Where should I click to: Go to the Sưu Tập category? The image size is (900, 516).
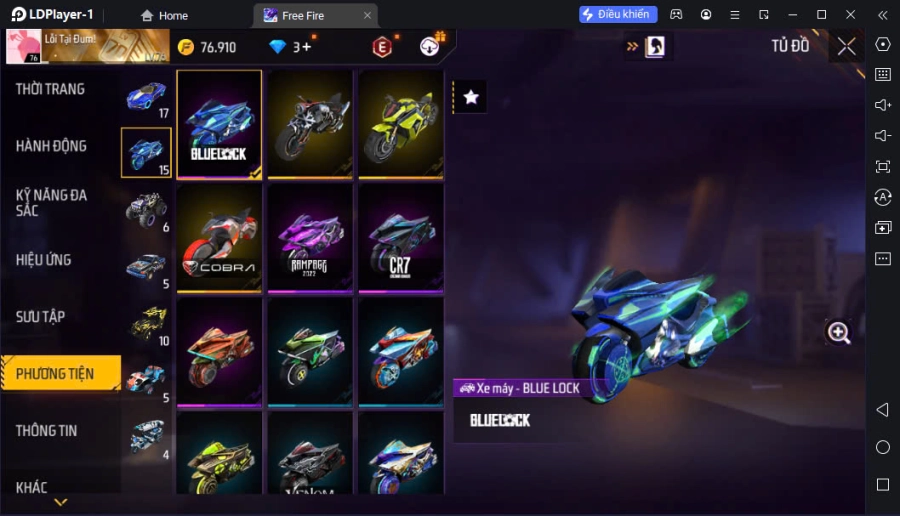[x=41, y=317]
